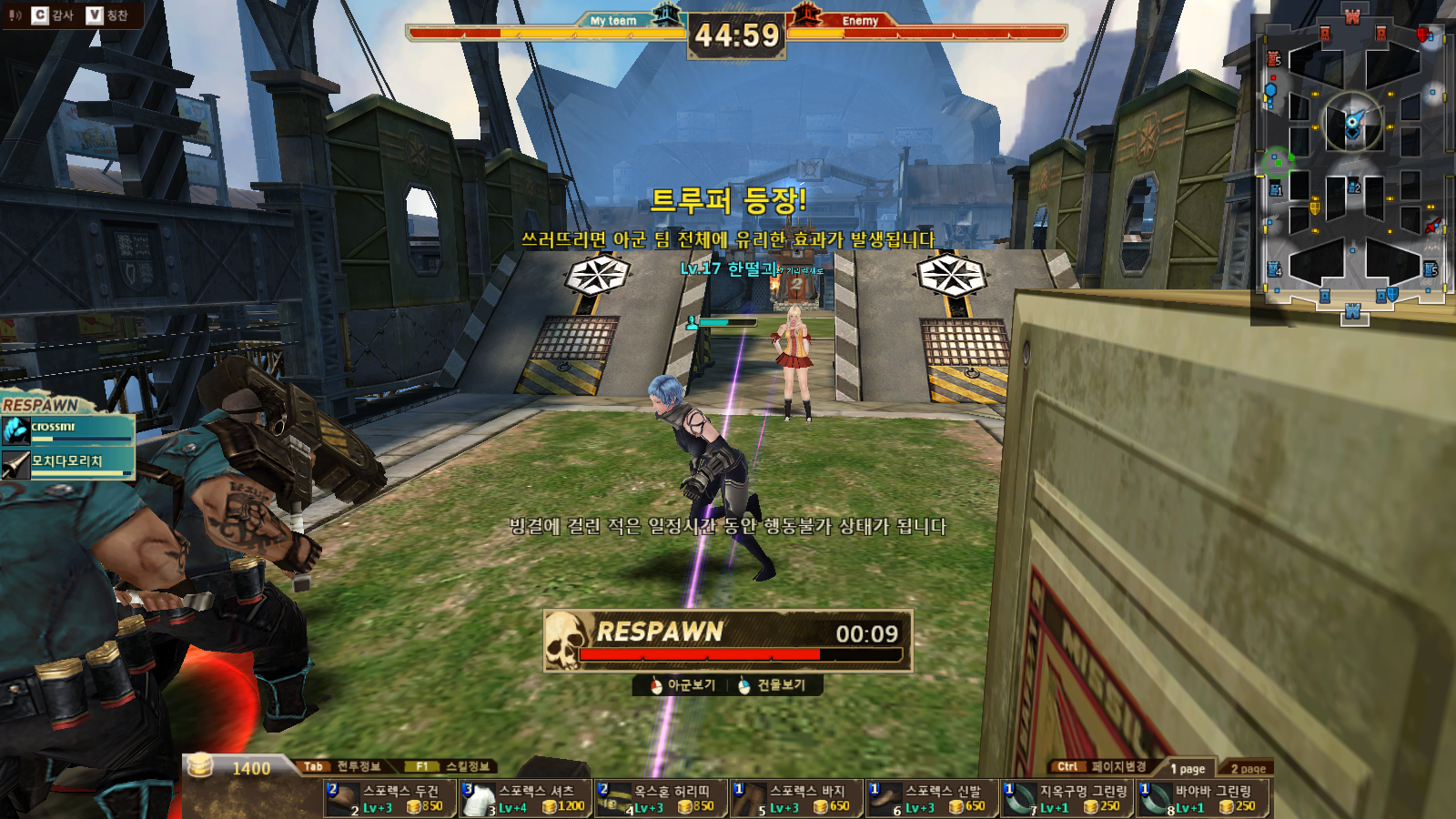Select the 옥스혼 허리띠 shop slot
Screen dimensions: 1456x819
click(x=661, y=799)
